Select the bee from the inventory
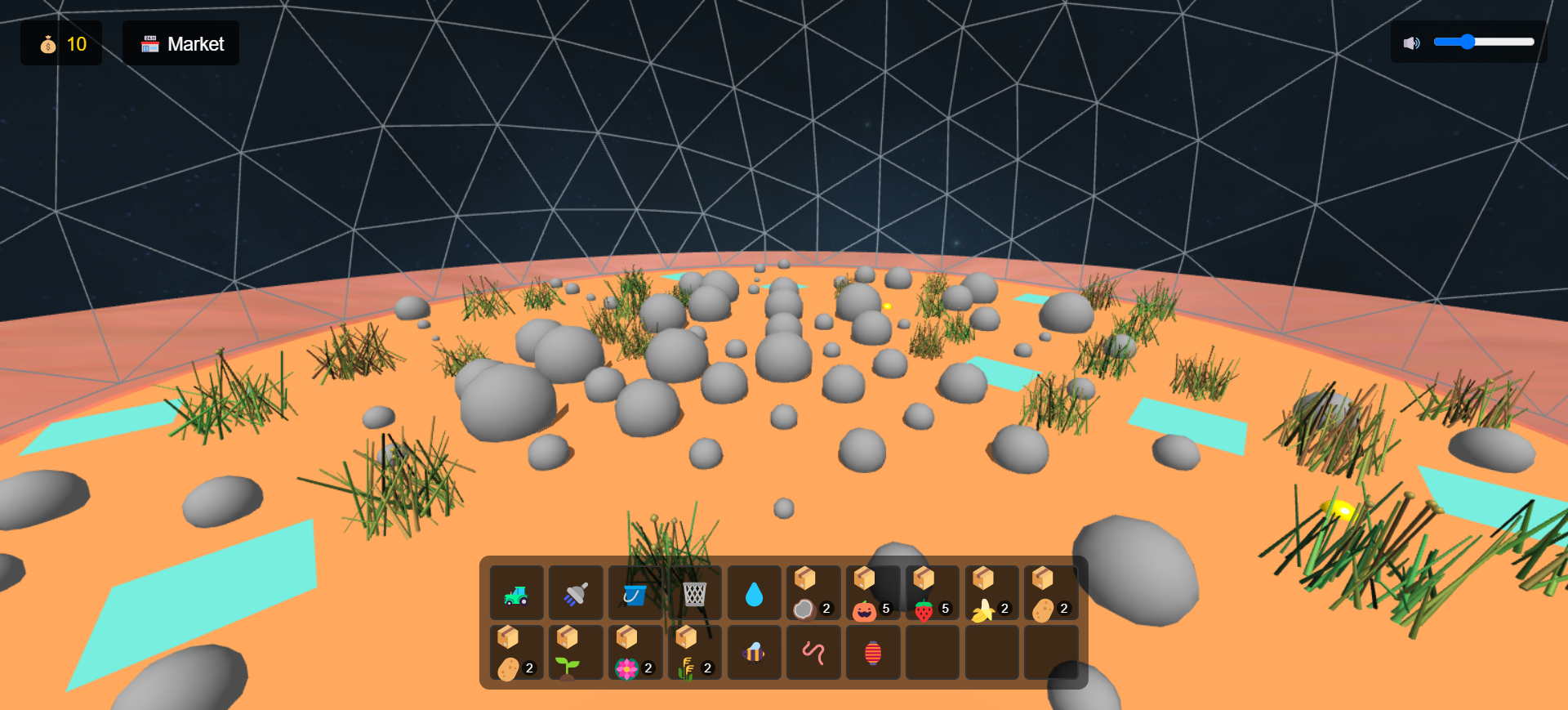Image resolution: width=1568 pixels, height=710 pixels. click(x=754, y=652)
